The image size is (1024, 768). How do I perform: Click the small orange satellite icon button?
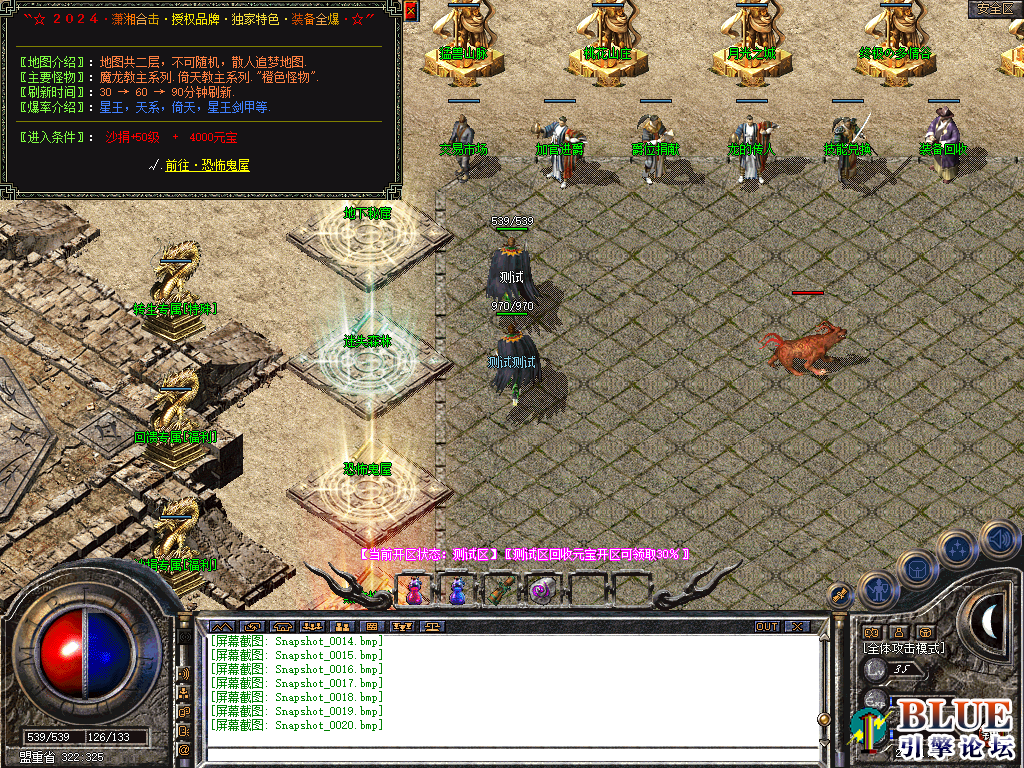pyautogui.click(x=840, y=596)
